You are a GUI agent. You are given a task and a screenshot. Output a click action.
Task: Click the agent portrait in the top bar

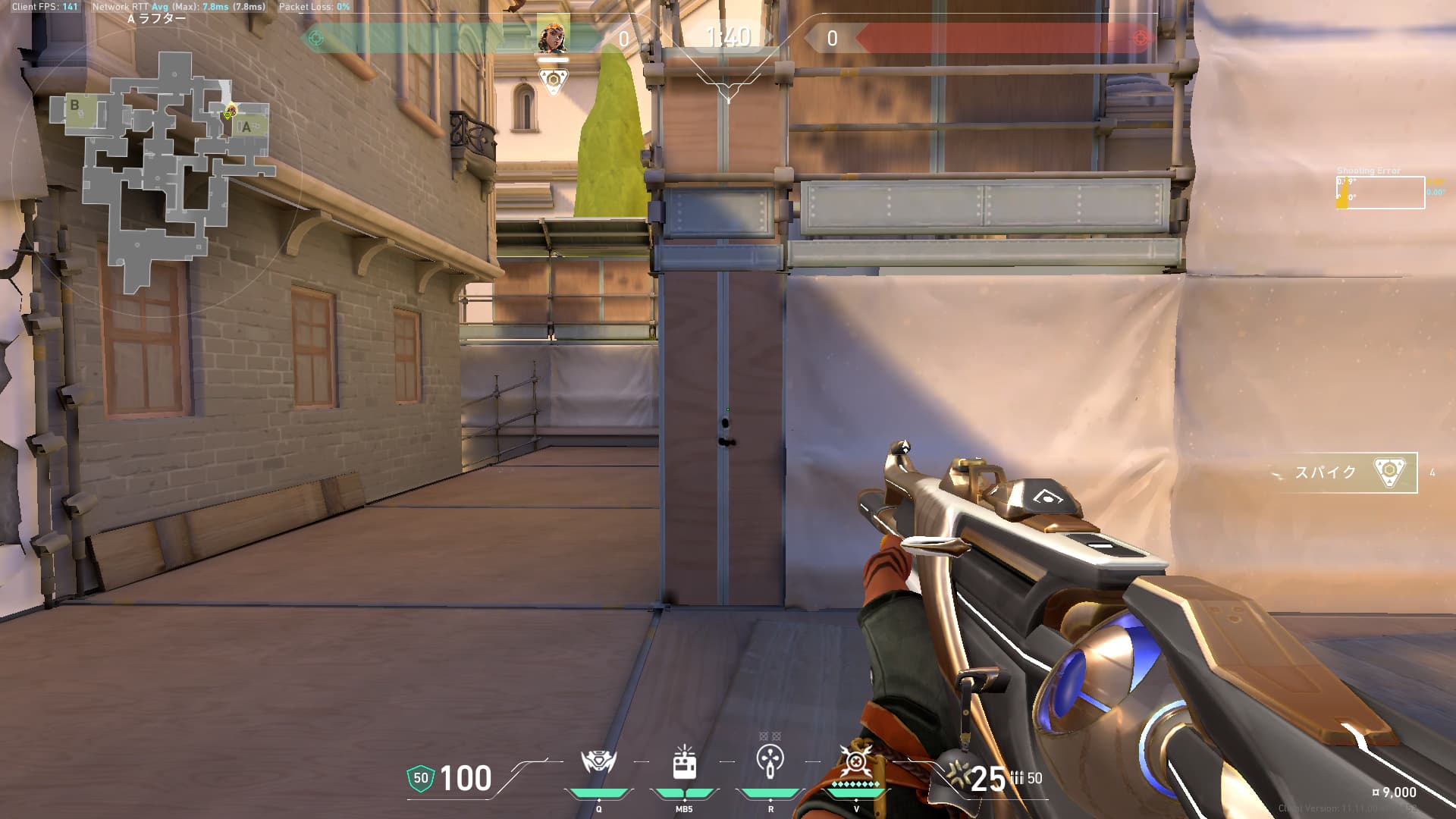point(553,36)
